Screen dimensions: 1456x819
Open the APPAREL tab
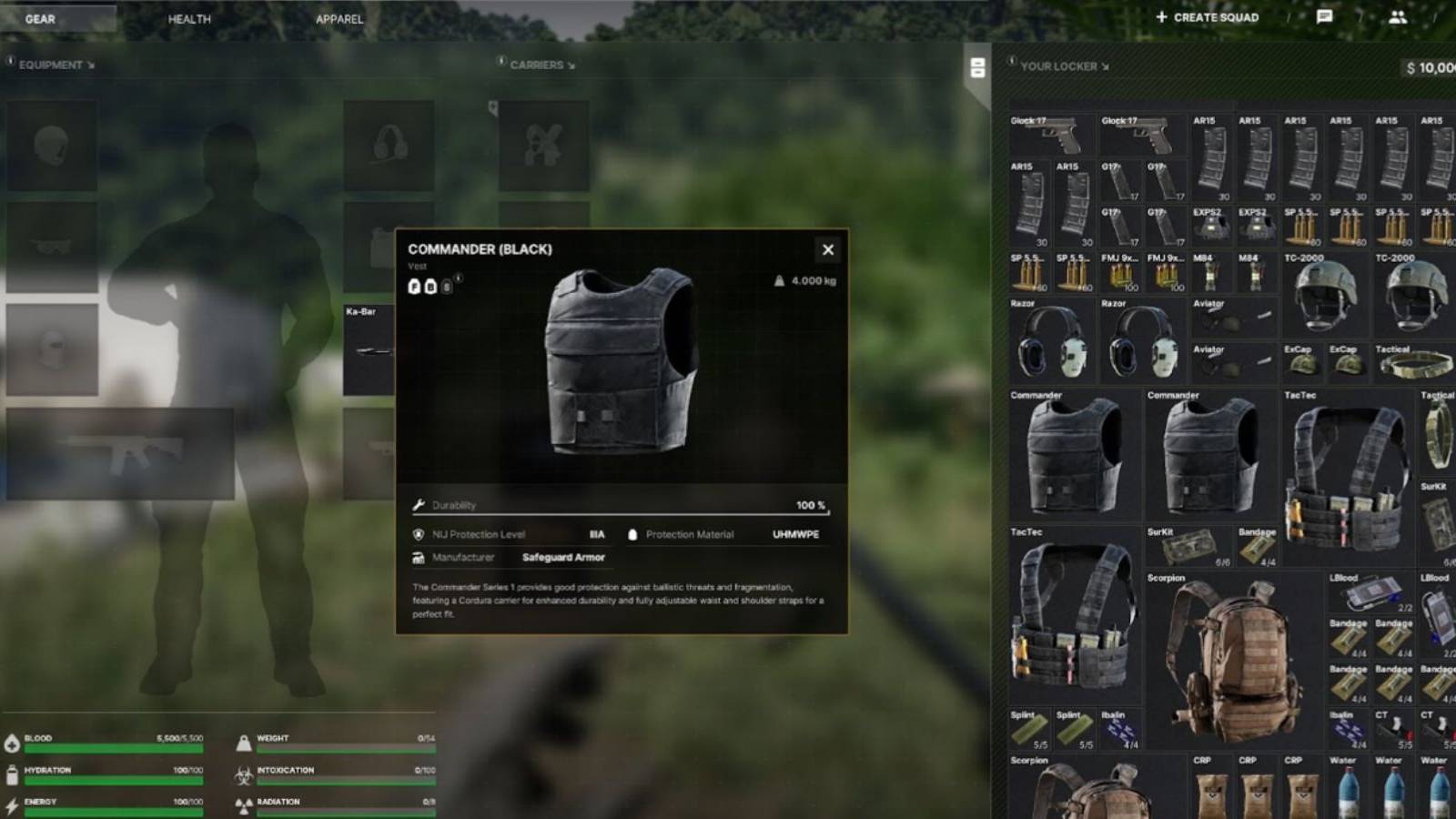click(339, 17)
